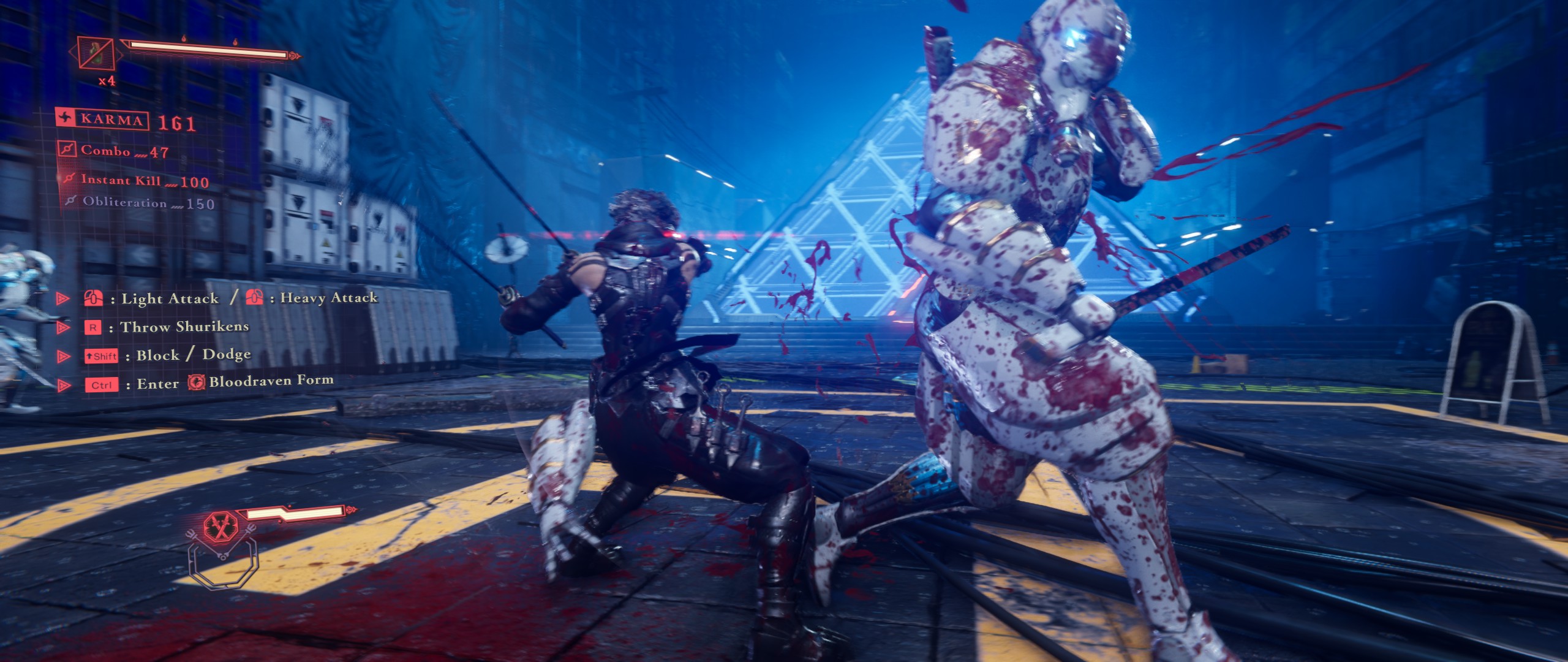Select the Obliteration karma reward entry

(x=141, y=202)
